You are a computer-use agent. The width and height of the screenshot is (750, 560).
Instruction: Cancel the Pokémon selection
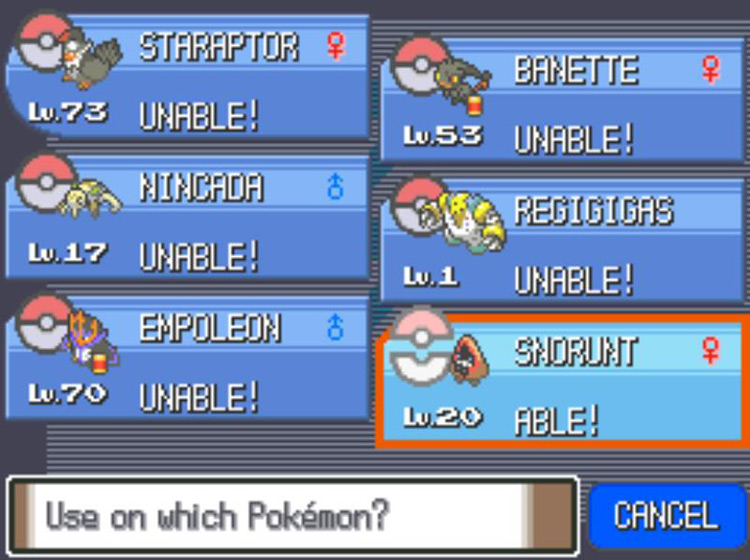pyautogui.click(x=665, y=517)
